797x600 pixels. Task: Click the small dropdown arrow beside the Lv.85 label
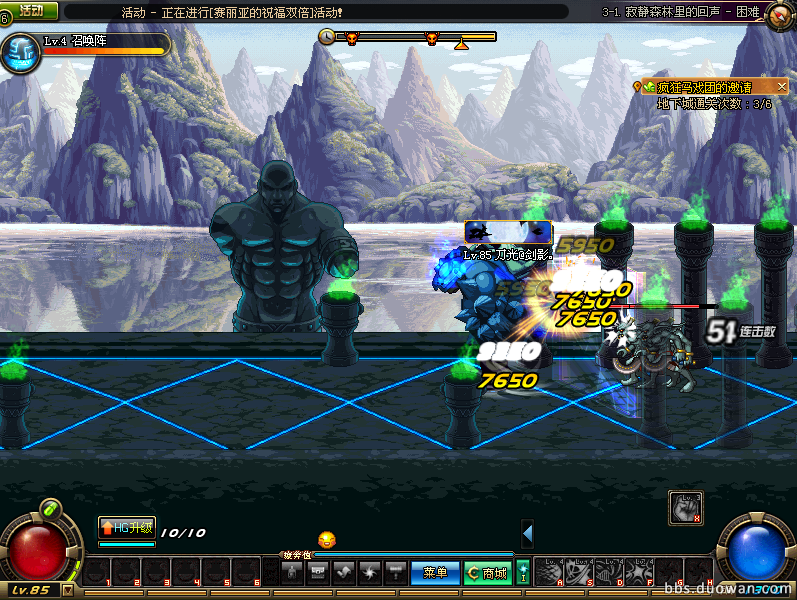point(68,590)
